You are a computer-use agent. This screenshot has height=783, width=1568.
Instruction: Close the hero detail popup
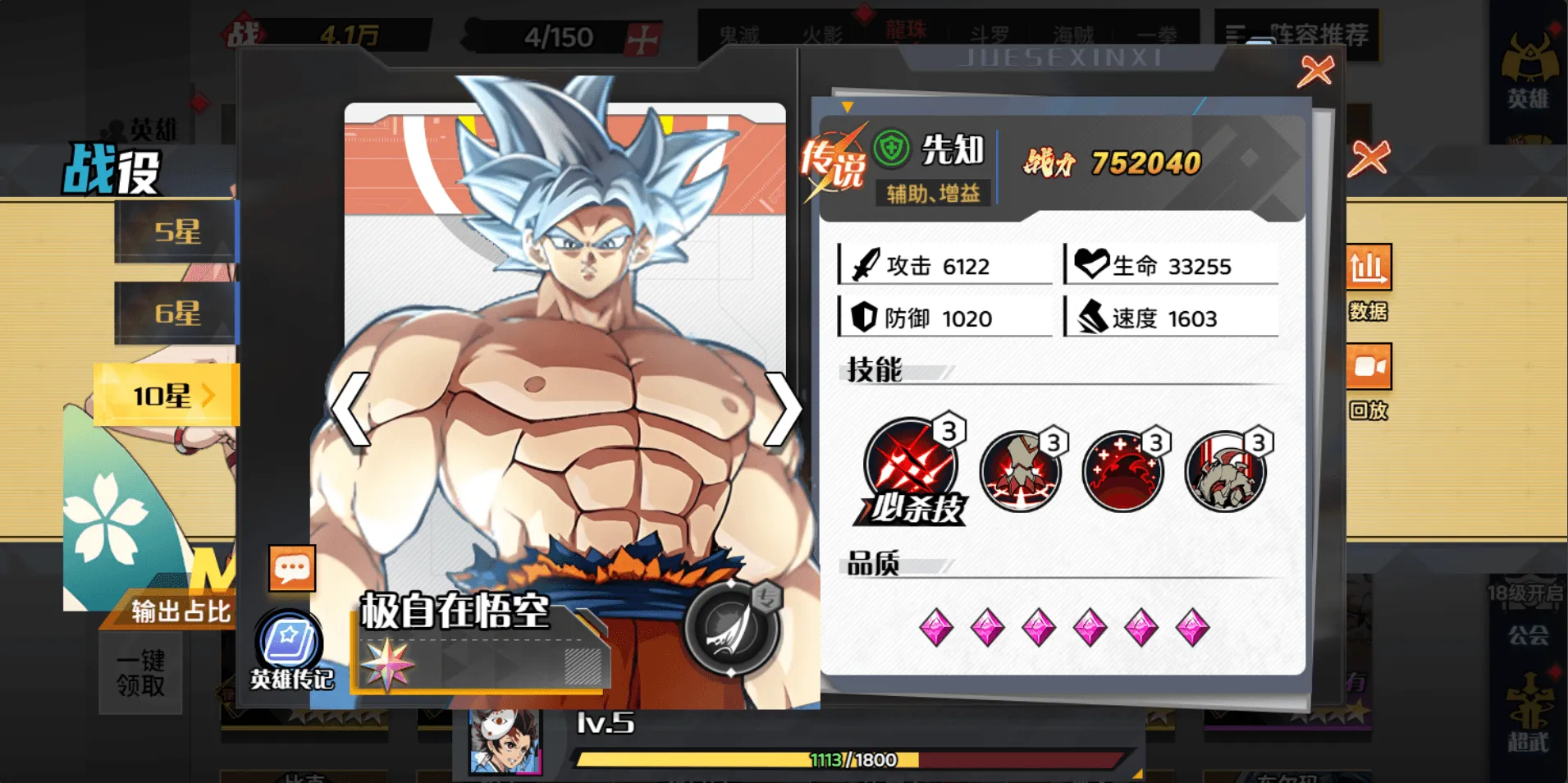[x=1315, y=71]
